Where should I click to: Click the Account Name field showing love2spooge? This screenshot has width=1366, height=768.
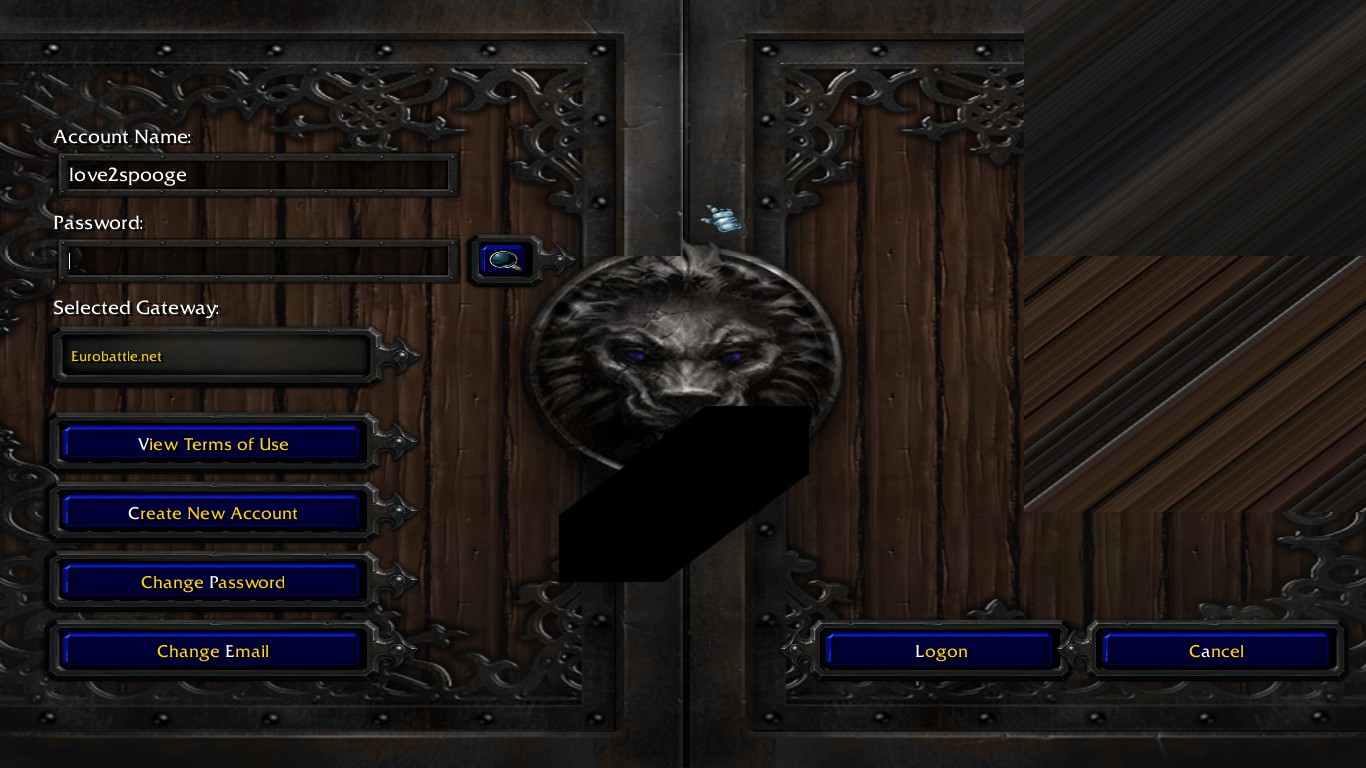point(255,174)
